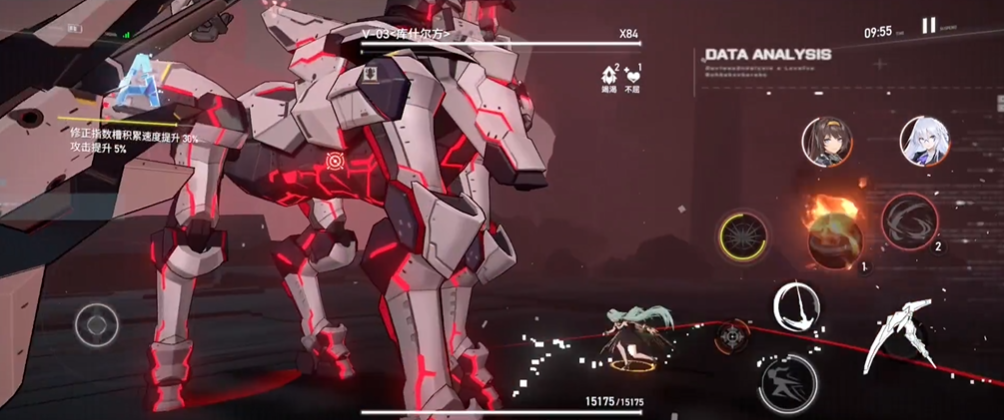This screenshot has width=1004, height=420.
Task: Use the swirl skill with 2 charges
Action: click(x=909, y=221)
